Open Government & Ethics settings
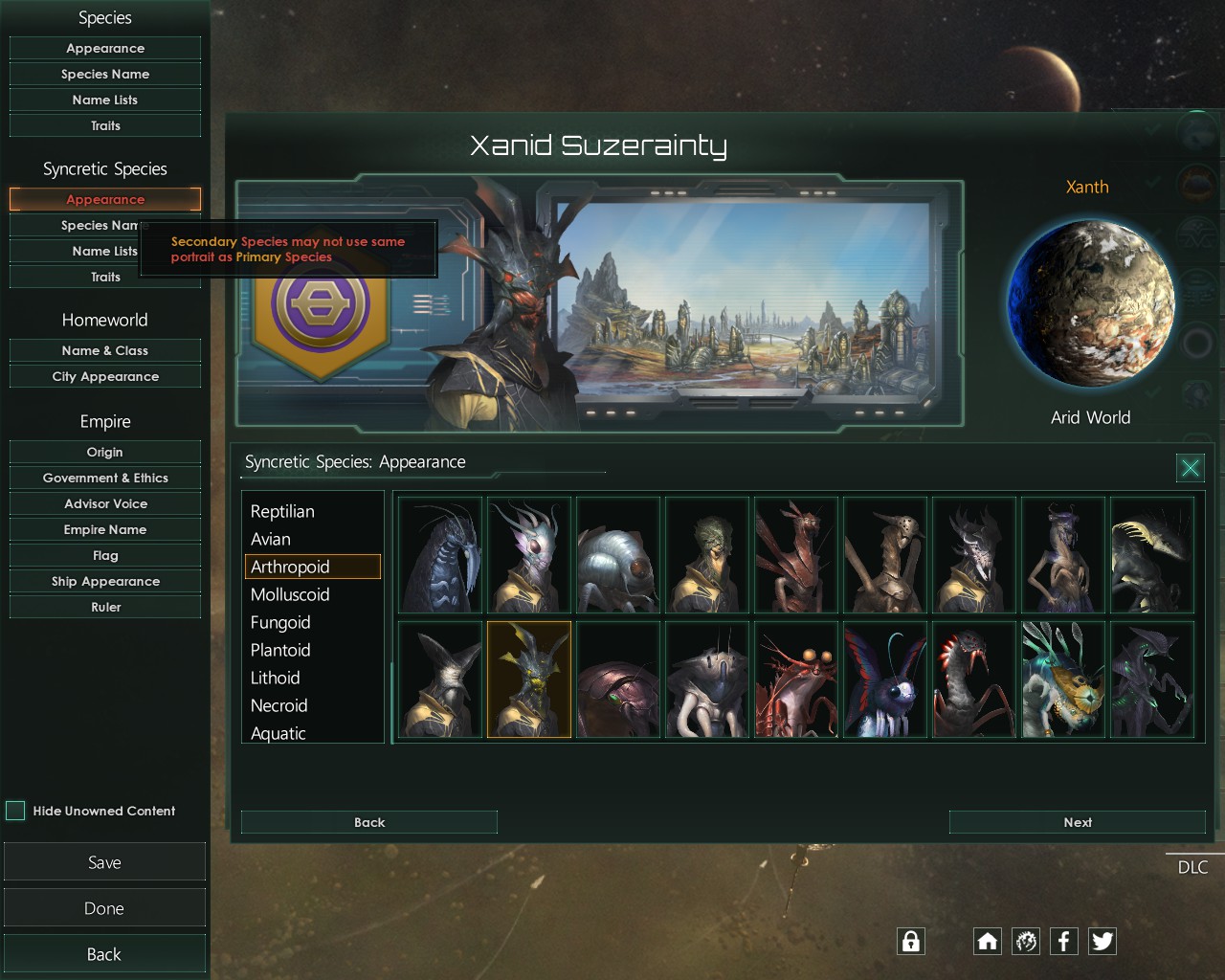This screenshot has width=1225, height=980. coord(104,478)
